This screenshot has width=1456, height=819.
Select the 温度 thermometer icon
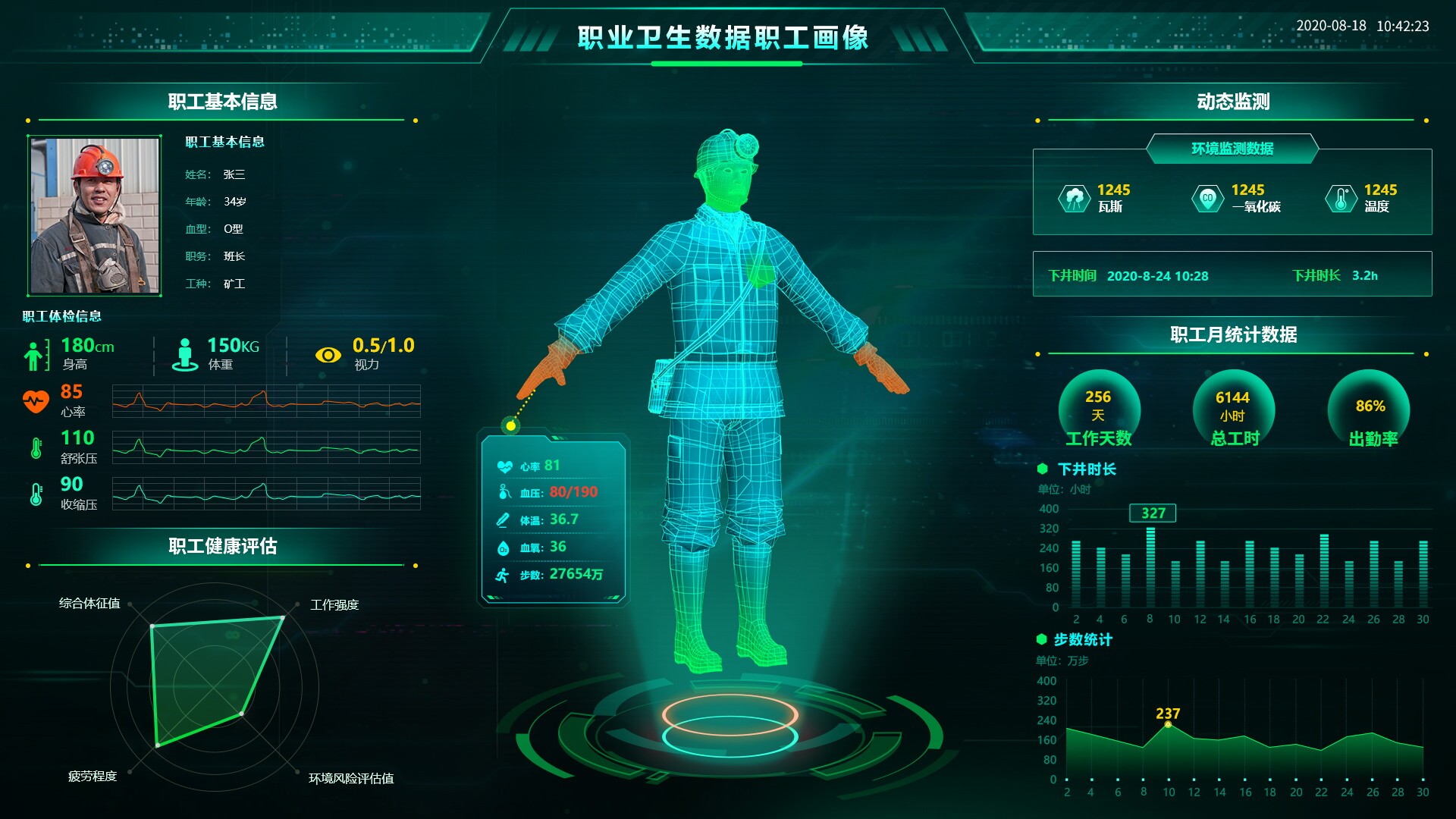(1342, 199)
